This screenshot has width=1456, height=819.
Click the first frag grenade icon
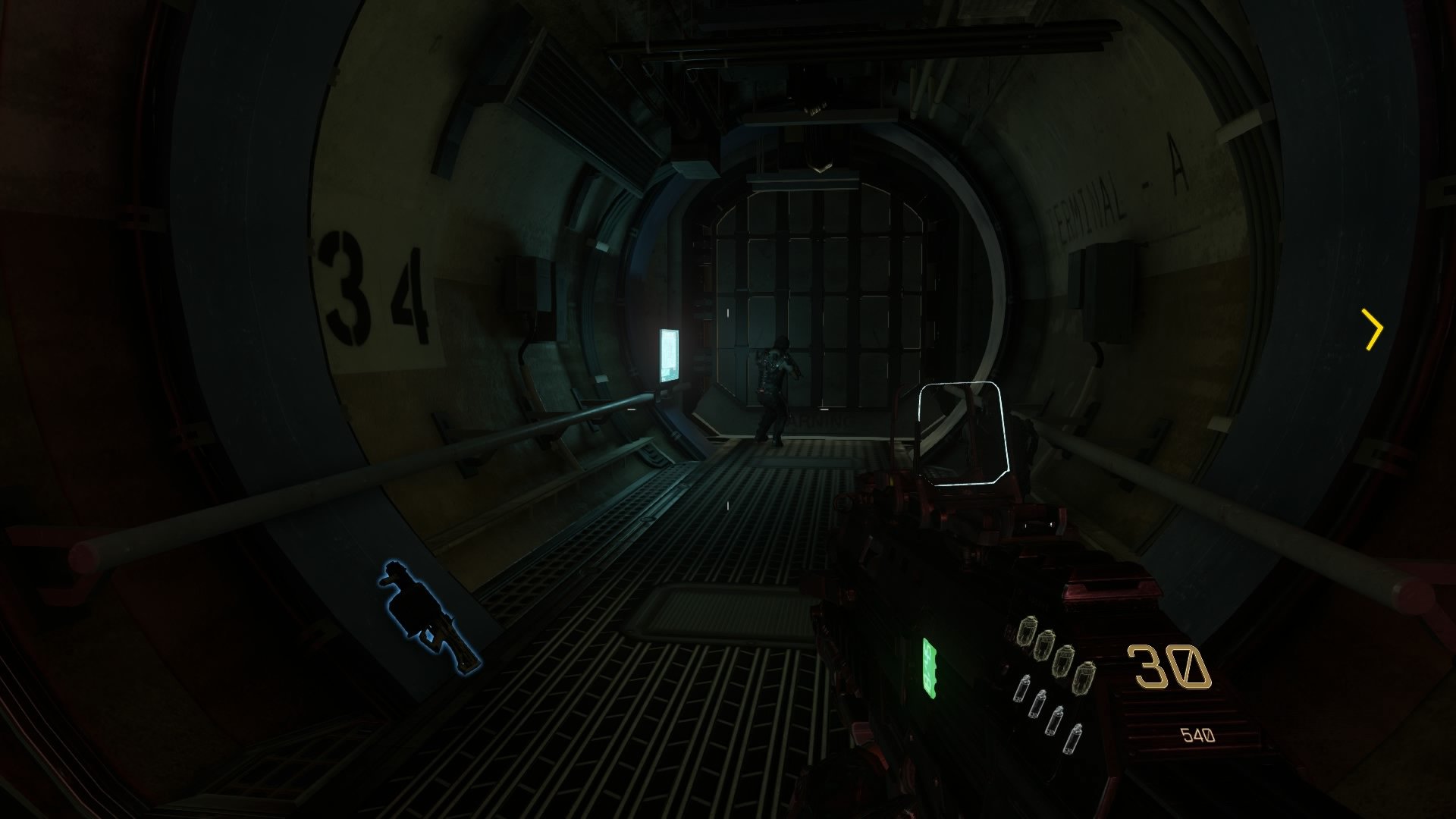(1028, 629)
